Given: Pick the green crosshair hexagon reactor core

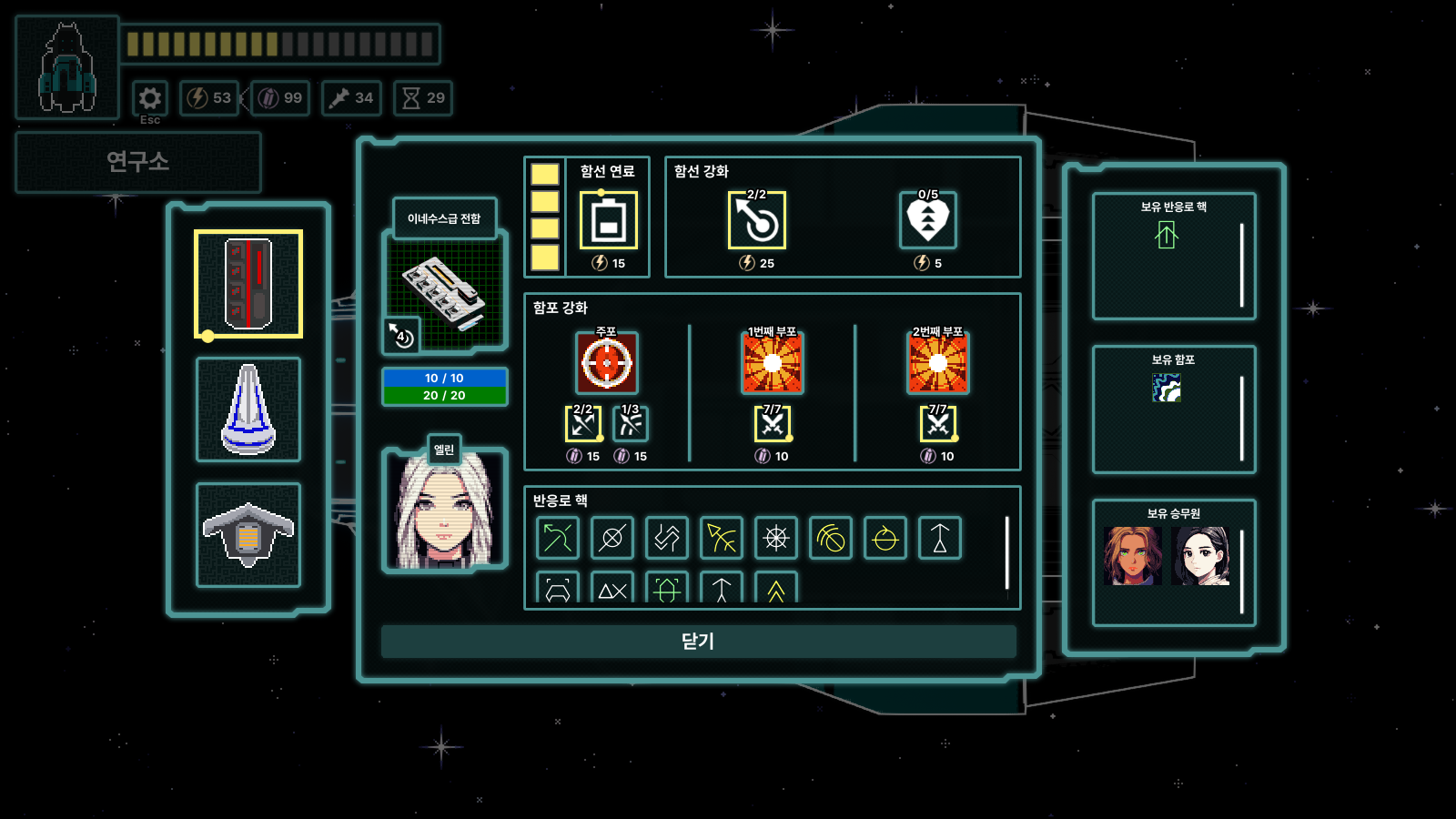Looking at the screenshot, I should click(666, 590).
